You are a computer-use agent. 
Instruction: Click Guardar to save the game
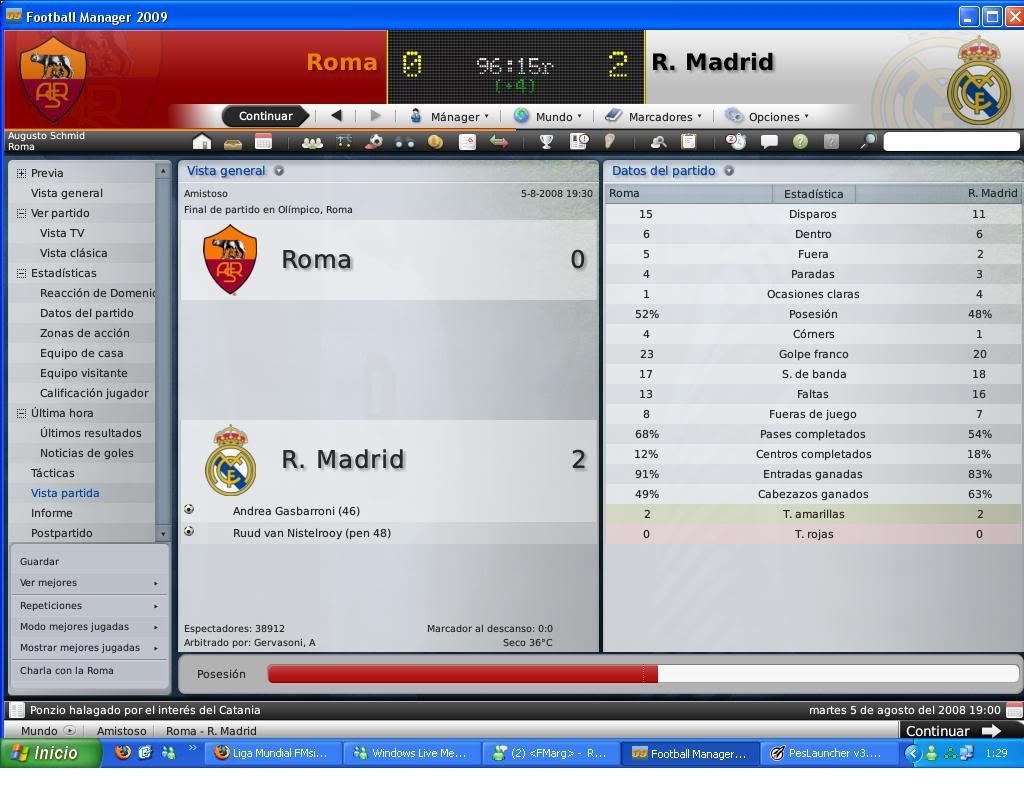coord(40,561)
